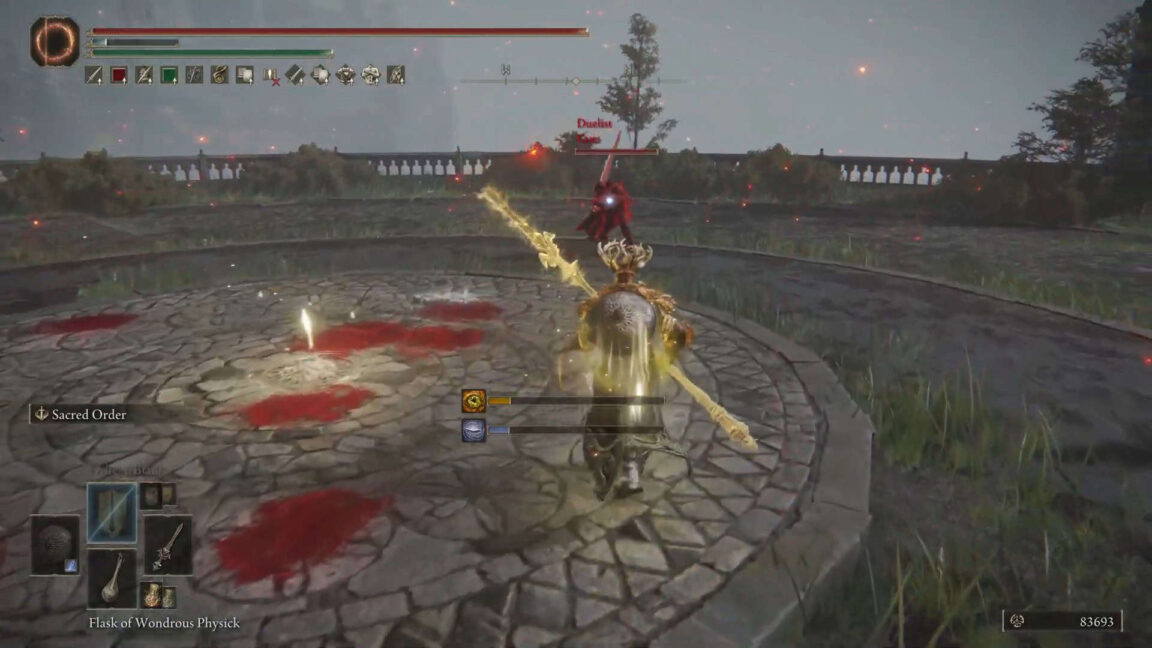Click the glowing Great Rune icon
The height and width of the screenshot is (648, 1152).
[x=54, y=42]
